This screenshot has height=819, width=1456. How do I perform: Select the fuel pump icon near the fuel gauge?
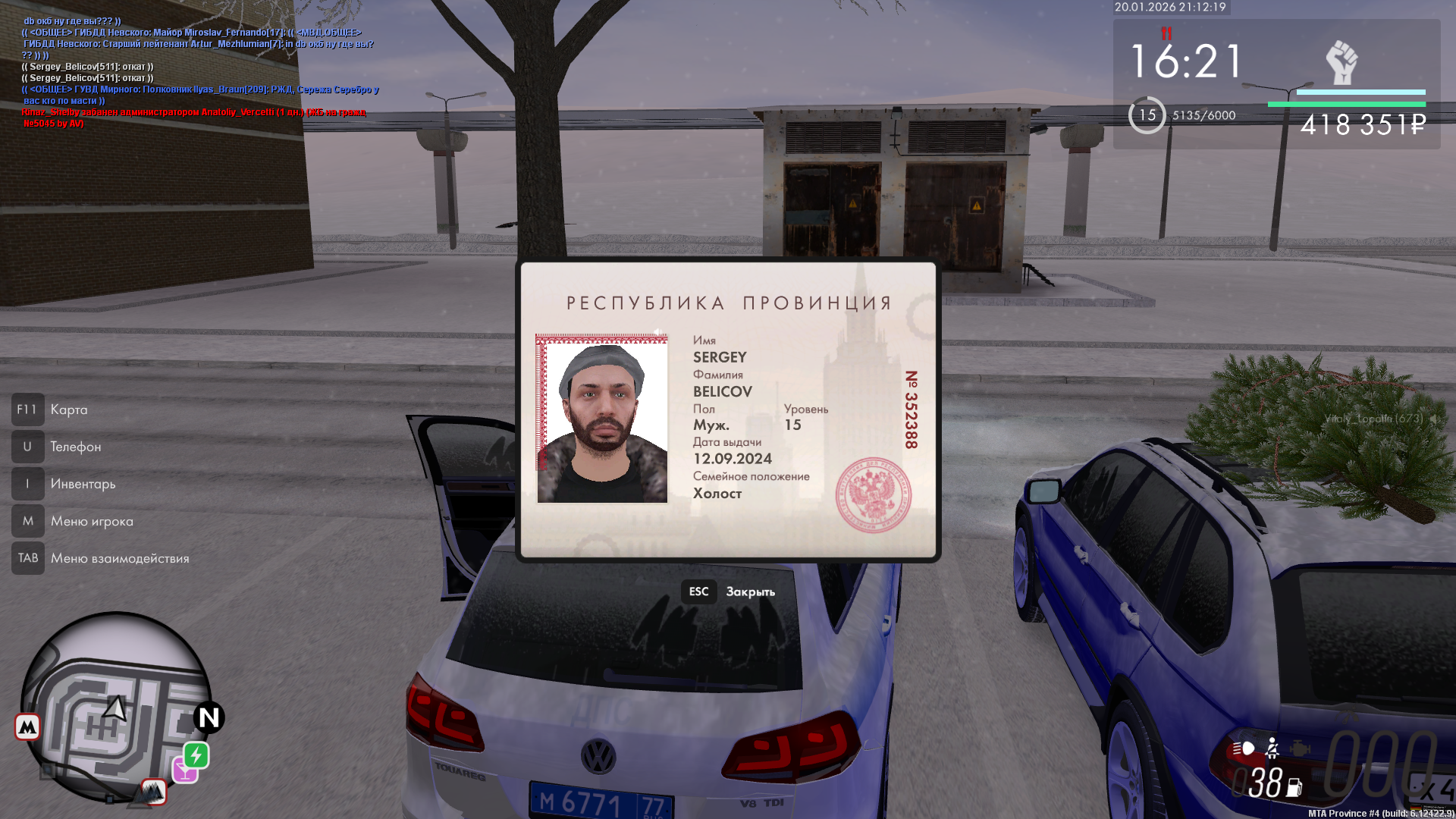pos(1294,786)
